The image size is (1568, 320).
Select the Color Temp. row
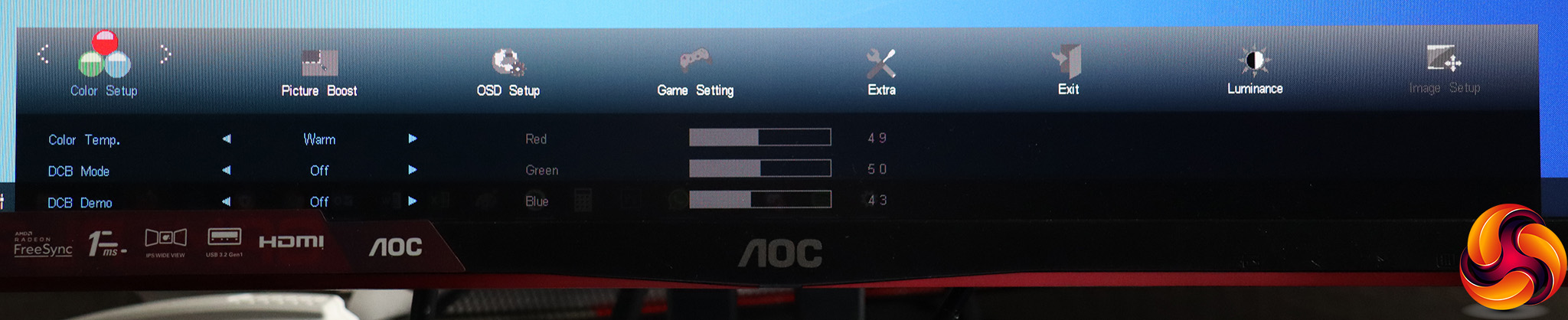[84, 140]
